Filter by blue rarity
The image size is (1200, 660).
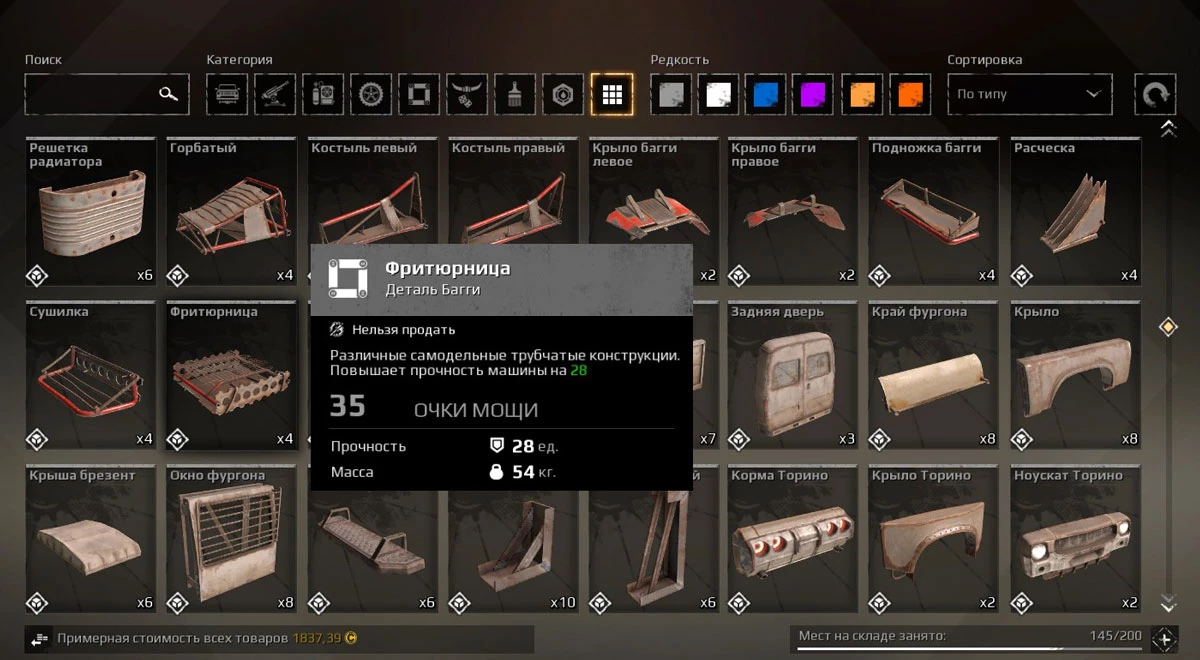(x=766, y=94)
